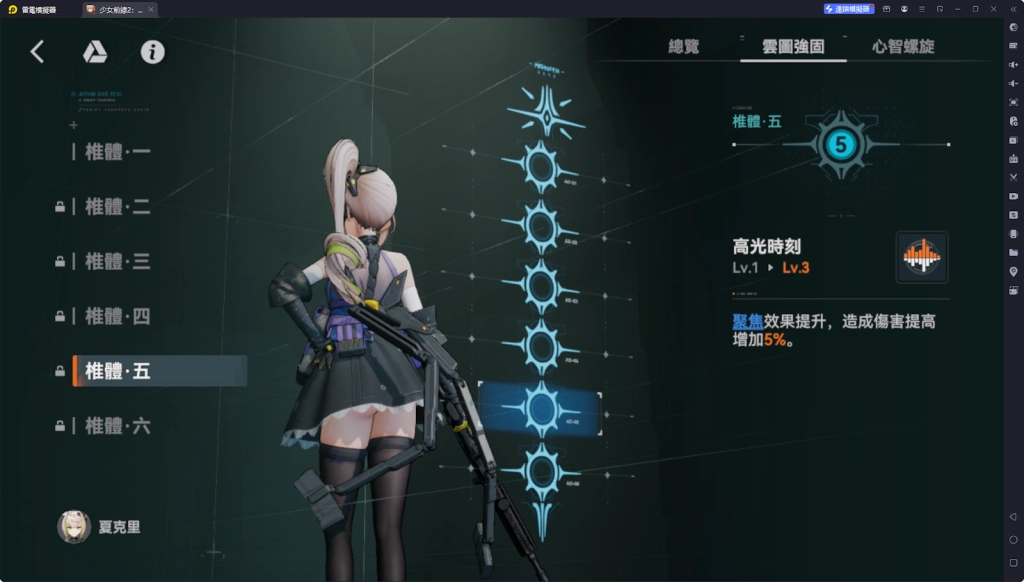Image resolution: width=1024 pixels, height=582 pixels.
Task: Minimize the emulator window
Action: [x=958, y=9]
